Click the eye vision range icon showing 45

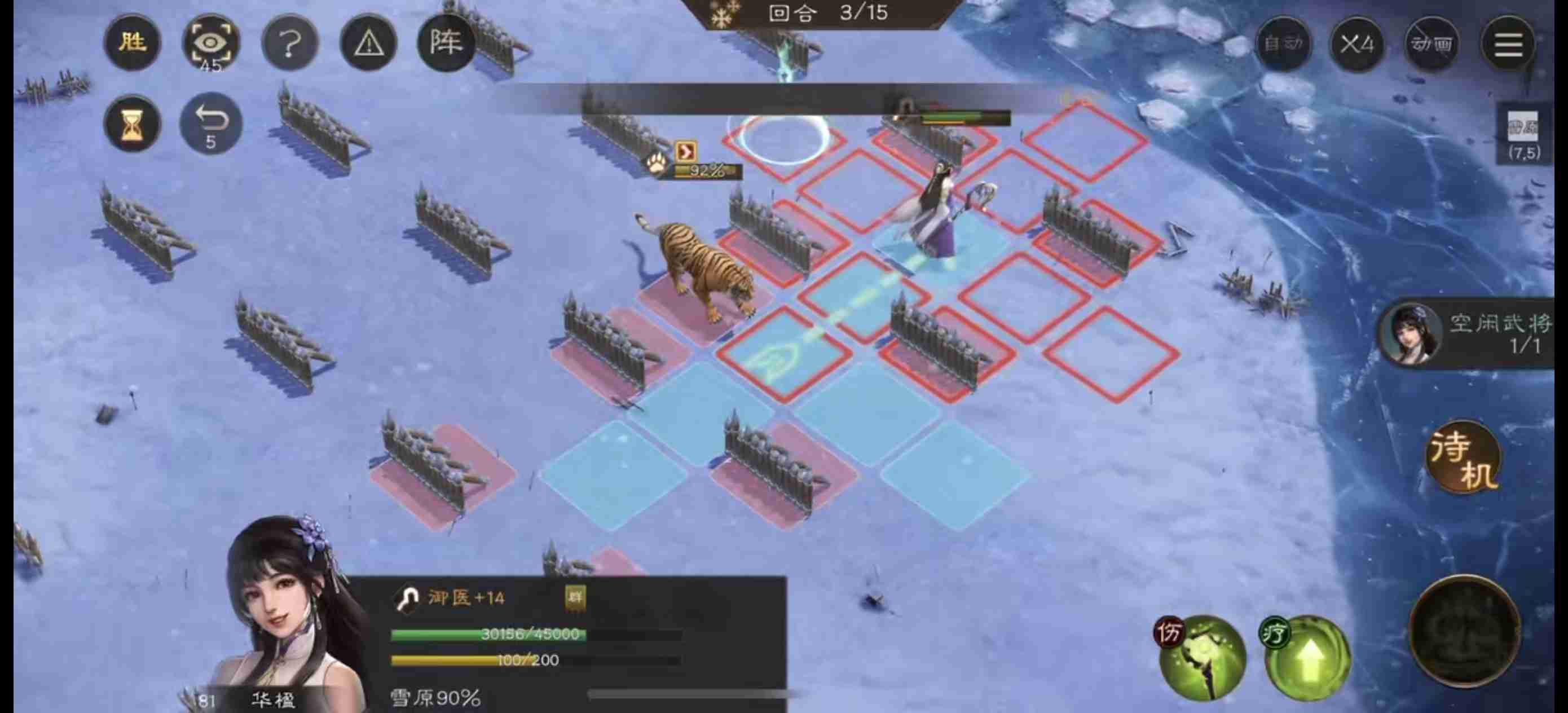pos(210,43)
